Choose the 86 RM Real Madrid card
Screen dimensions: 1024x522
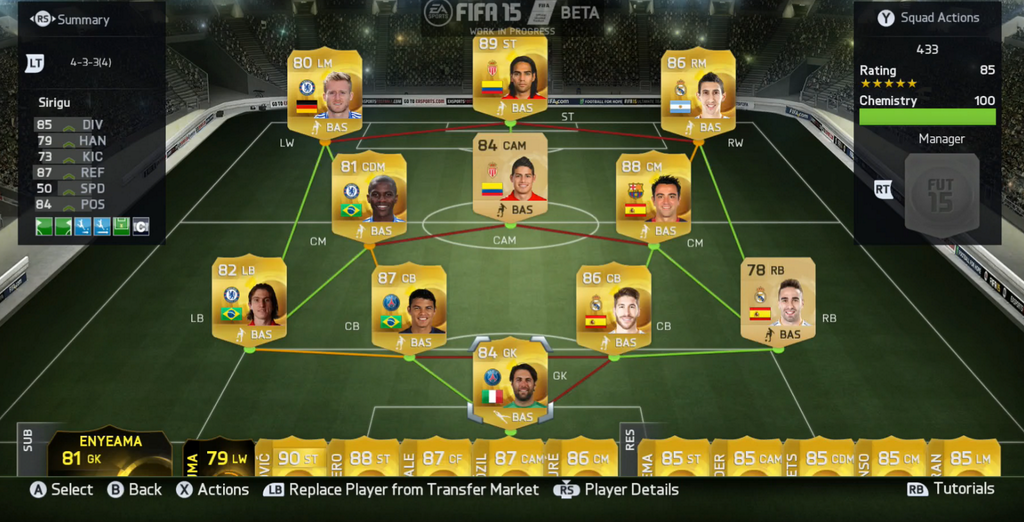tap(698, 91)
